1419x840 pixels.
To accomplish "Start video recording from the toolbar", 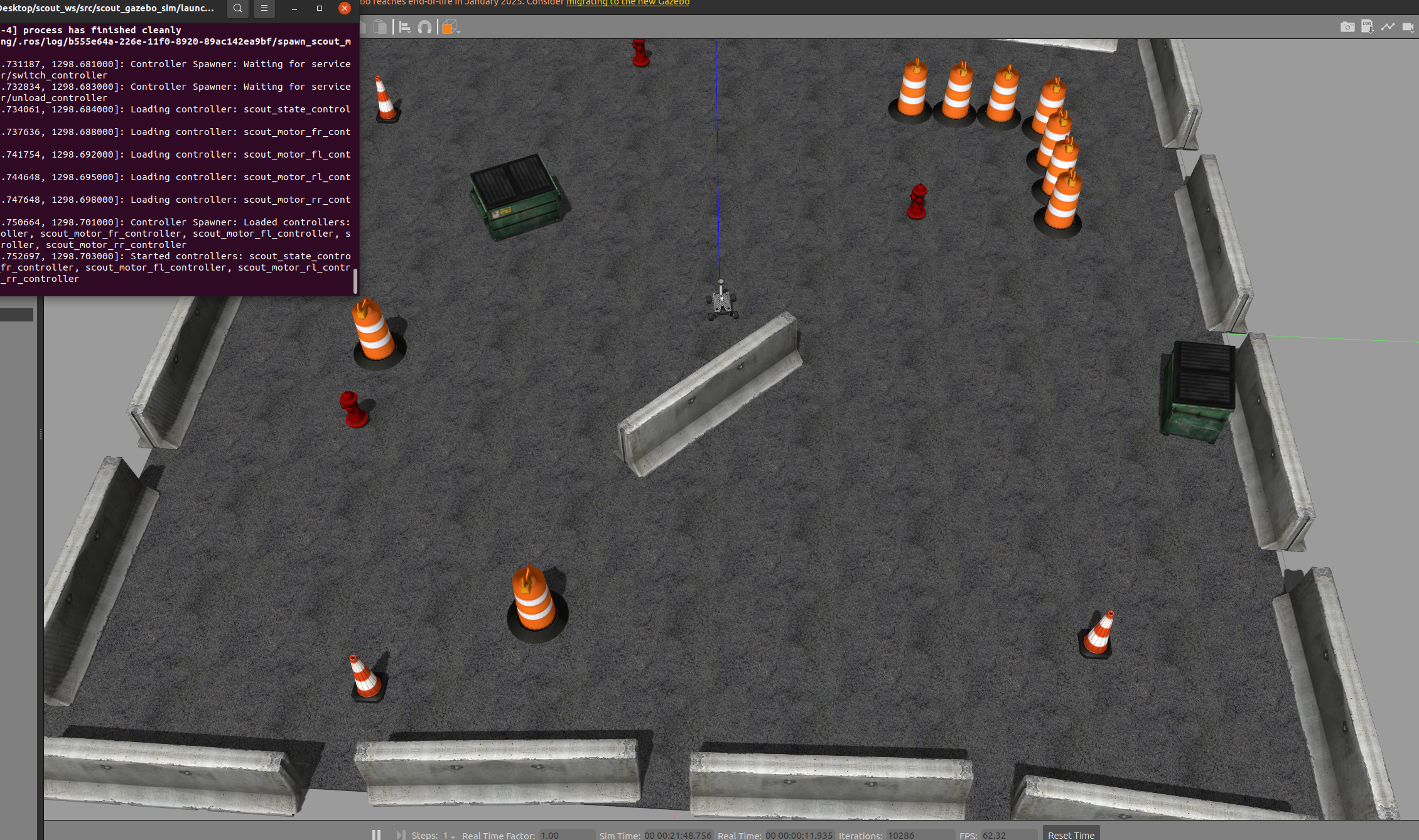I will click(1408, 27).
